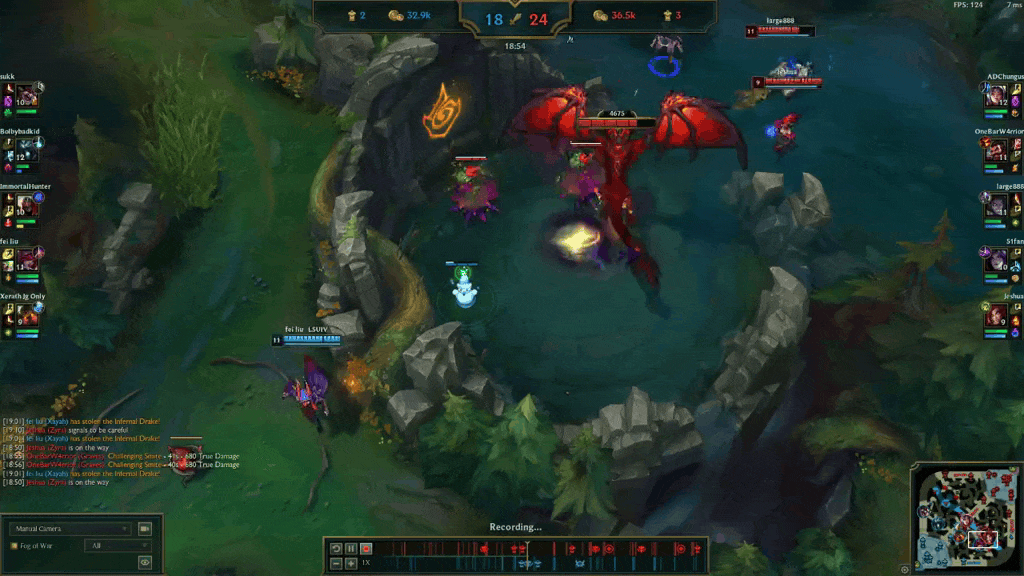Open minimap options via the gear icon
This screenshot has height=576, width=1024.
pyautogui.click(x=905, y=569)
